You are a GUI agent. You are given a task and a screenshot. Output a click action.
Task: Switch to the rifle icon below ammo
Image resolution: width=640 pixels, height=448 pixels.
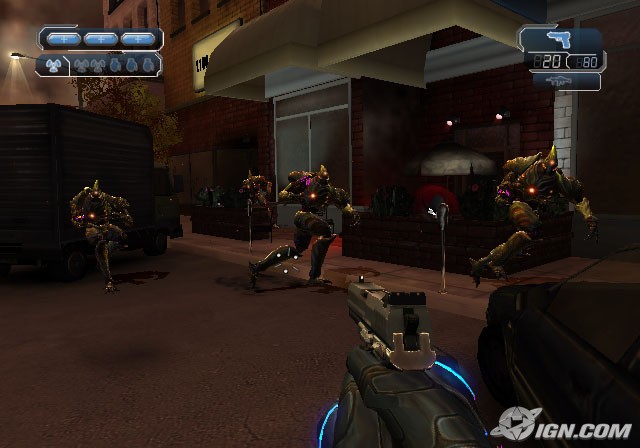point(558,83)
